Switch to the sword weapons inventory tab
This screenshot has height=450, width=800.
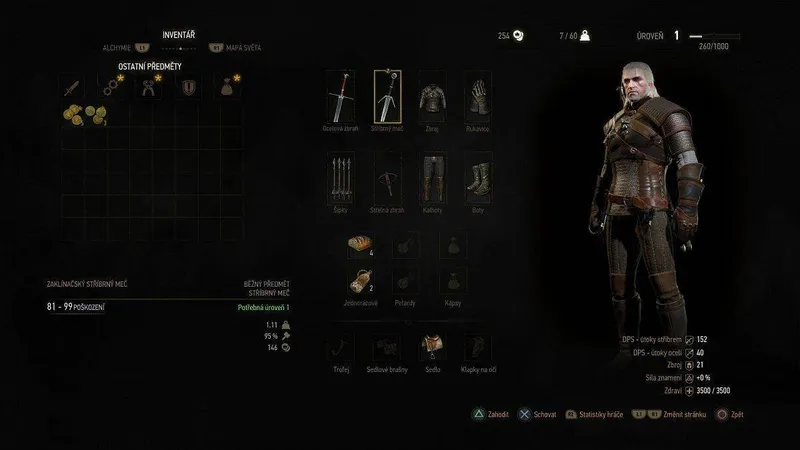tap(72, 87)
